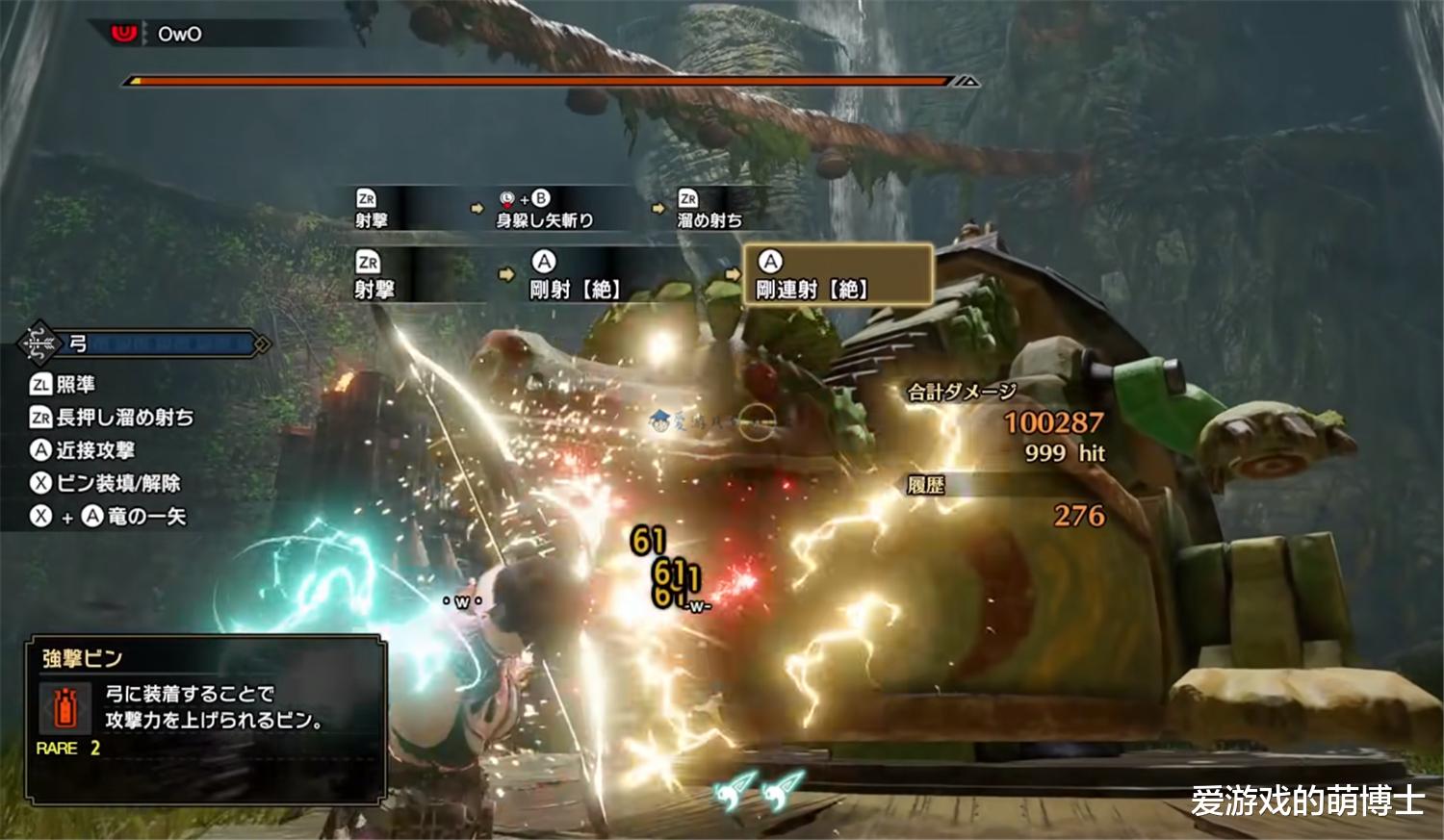Click the 溜め射ち combo step
Screen dimensions: 1444x840
pyautogui.click(x=709, y=210)
